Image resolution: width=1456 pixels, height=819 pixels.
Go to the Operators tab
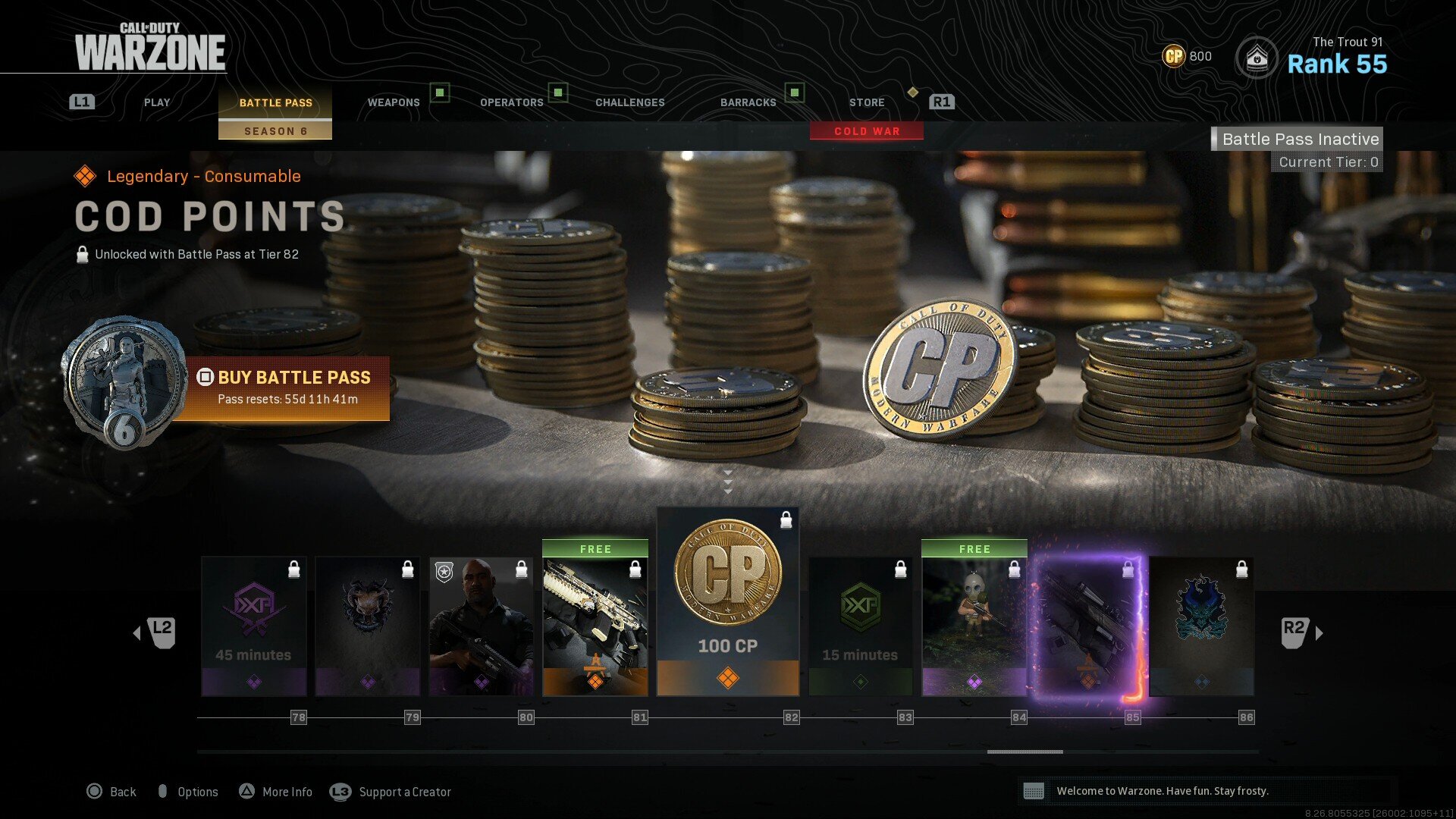[x=512, y=102]
